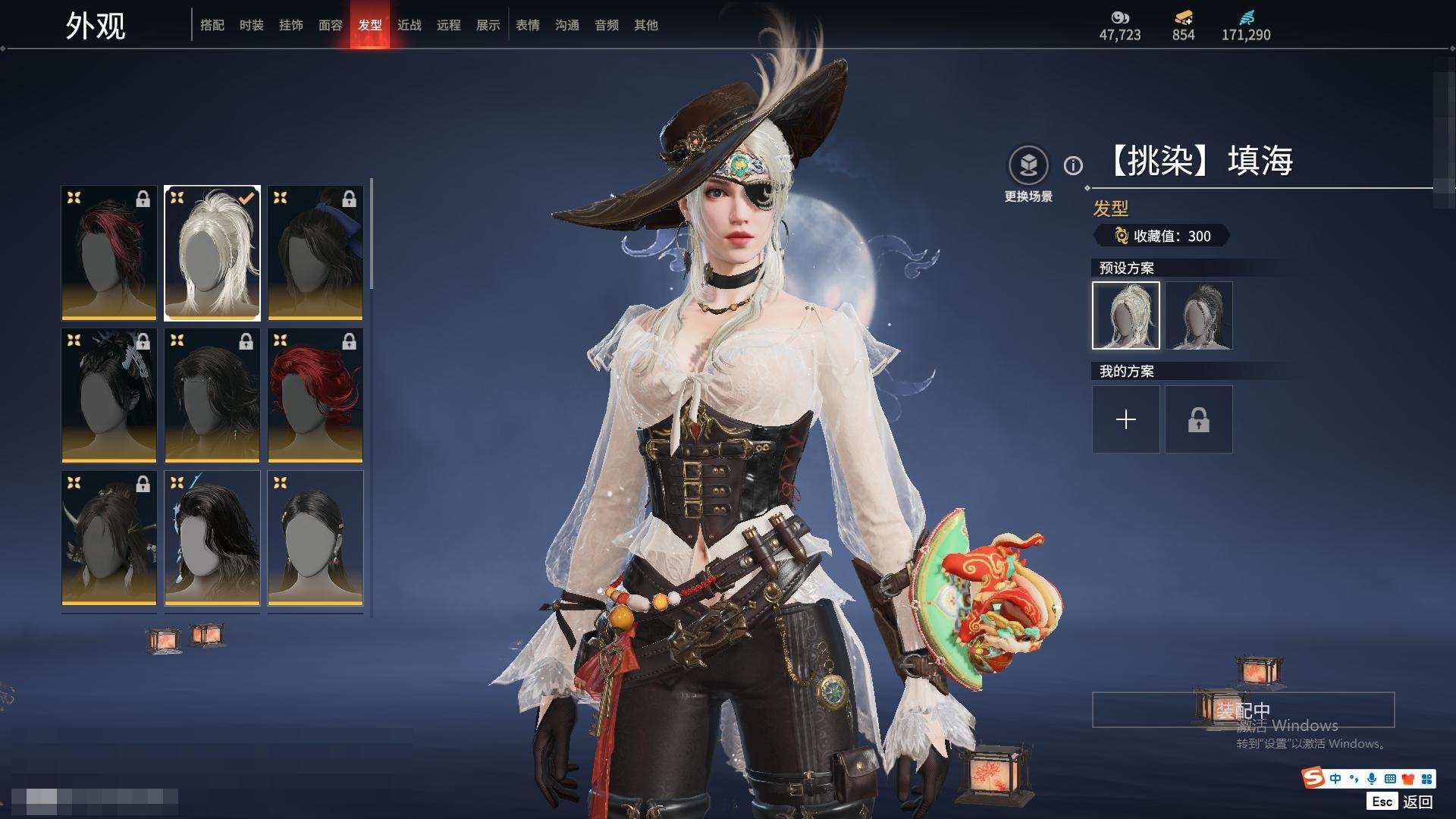Choose the dark-haired preset scheme thumbnail
The image size is (1456, 819).
point(1199,315)
